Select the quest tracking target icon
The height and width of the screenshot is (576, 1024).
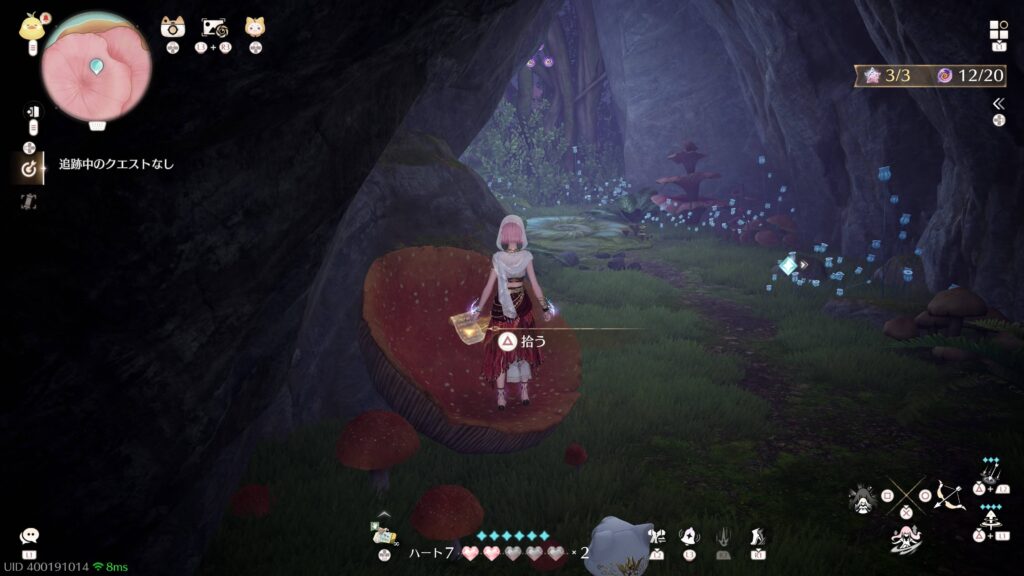click(29, 169)
